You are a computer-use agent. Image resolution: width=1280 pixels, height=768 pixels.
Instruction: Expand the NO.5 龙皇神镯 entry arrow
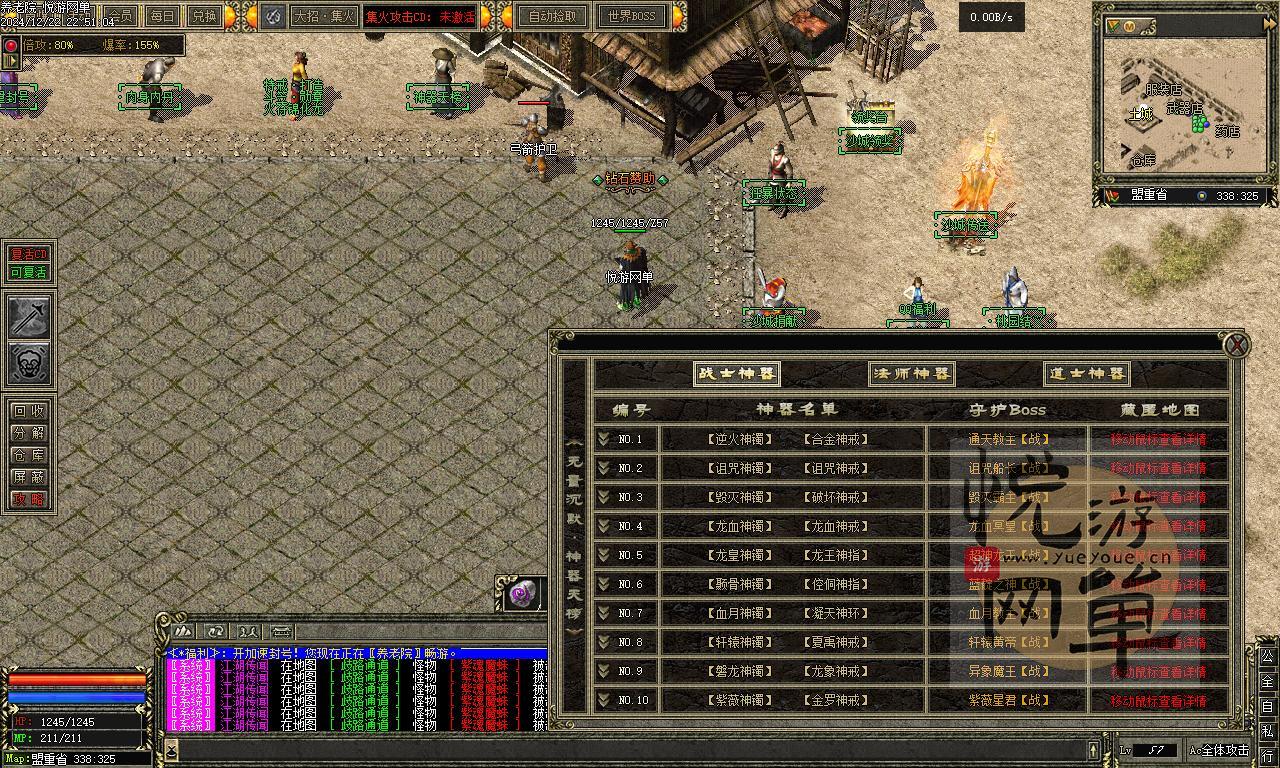click(604, 555)
